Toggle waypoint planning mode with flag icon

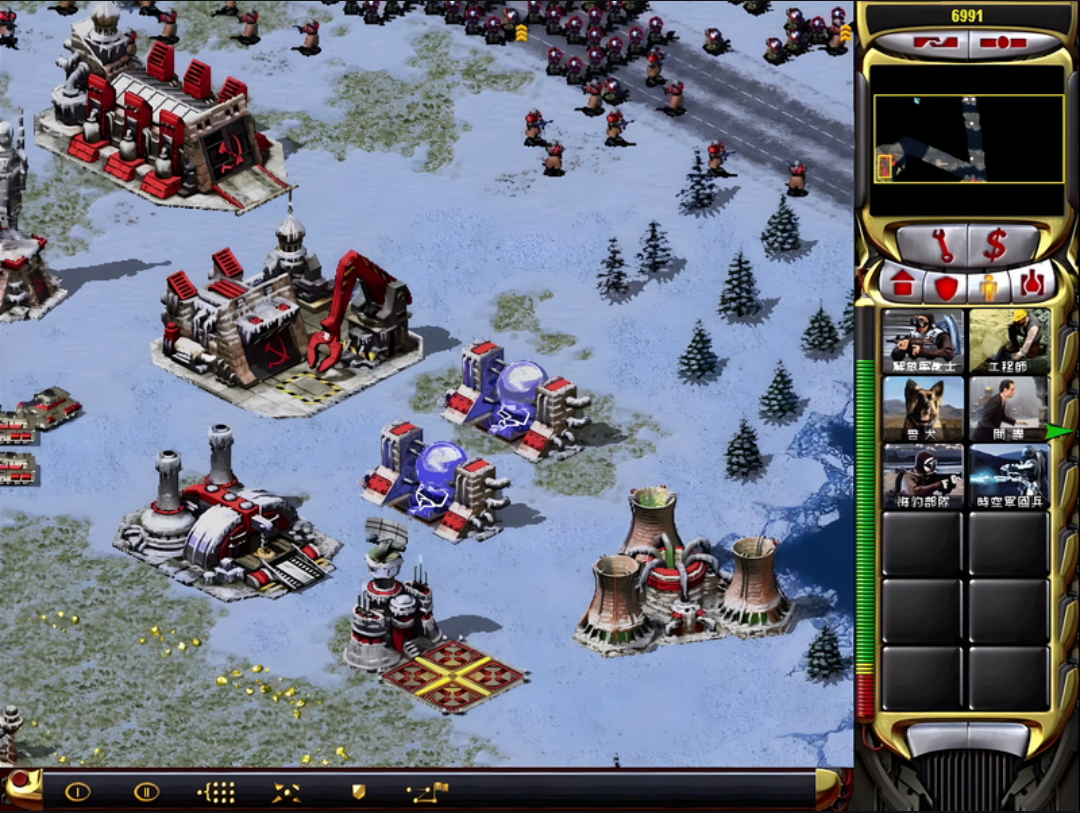coord(428,793)
